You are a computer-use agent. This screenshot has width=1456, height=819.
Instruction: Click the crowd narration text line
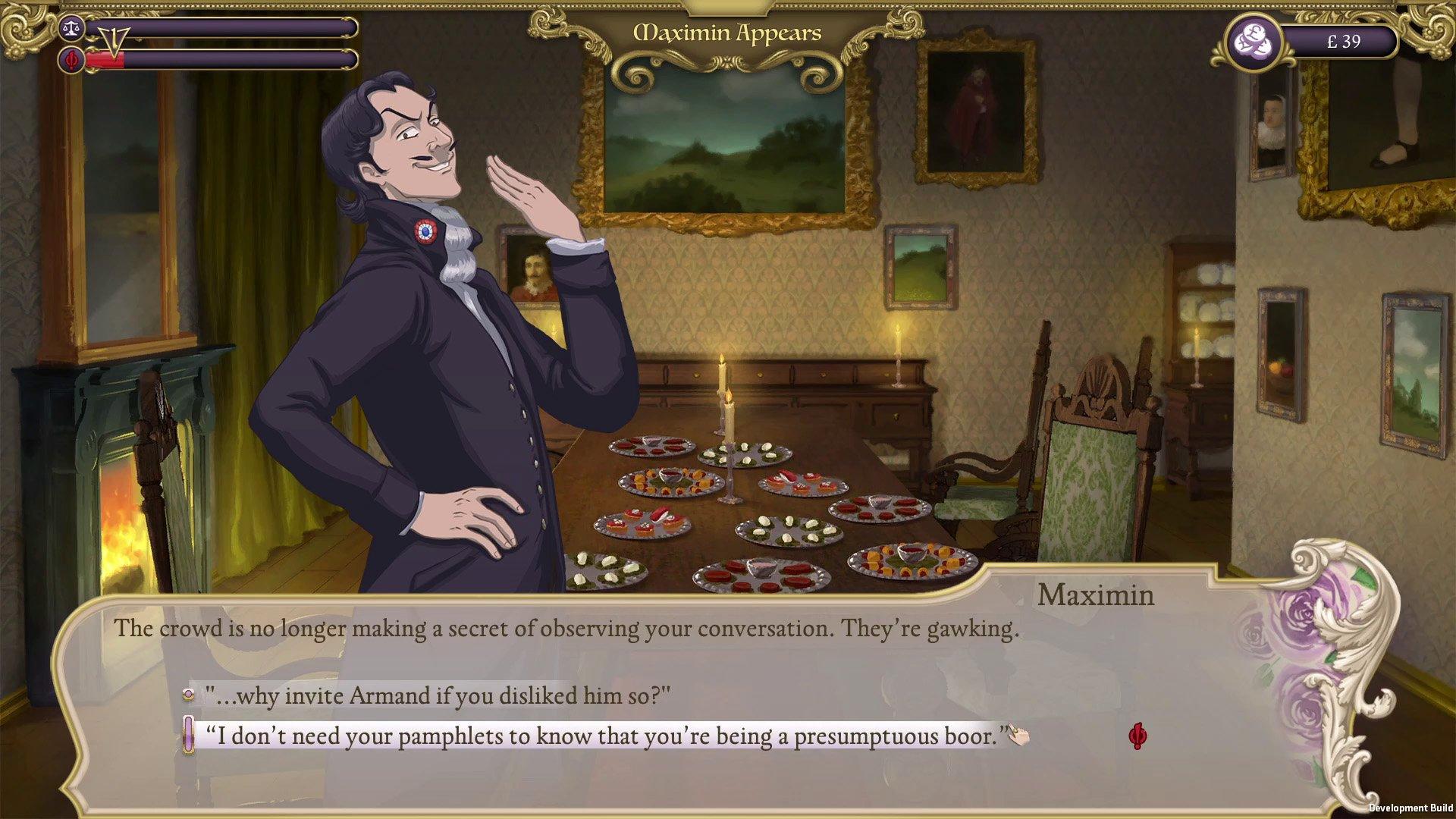click(x=566, y=628)
